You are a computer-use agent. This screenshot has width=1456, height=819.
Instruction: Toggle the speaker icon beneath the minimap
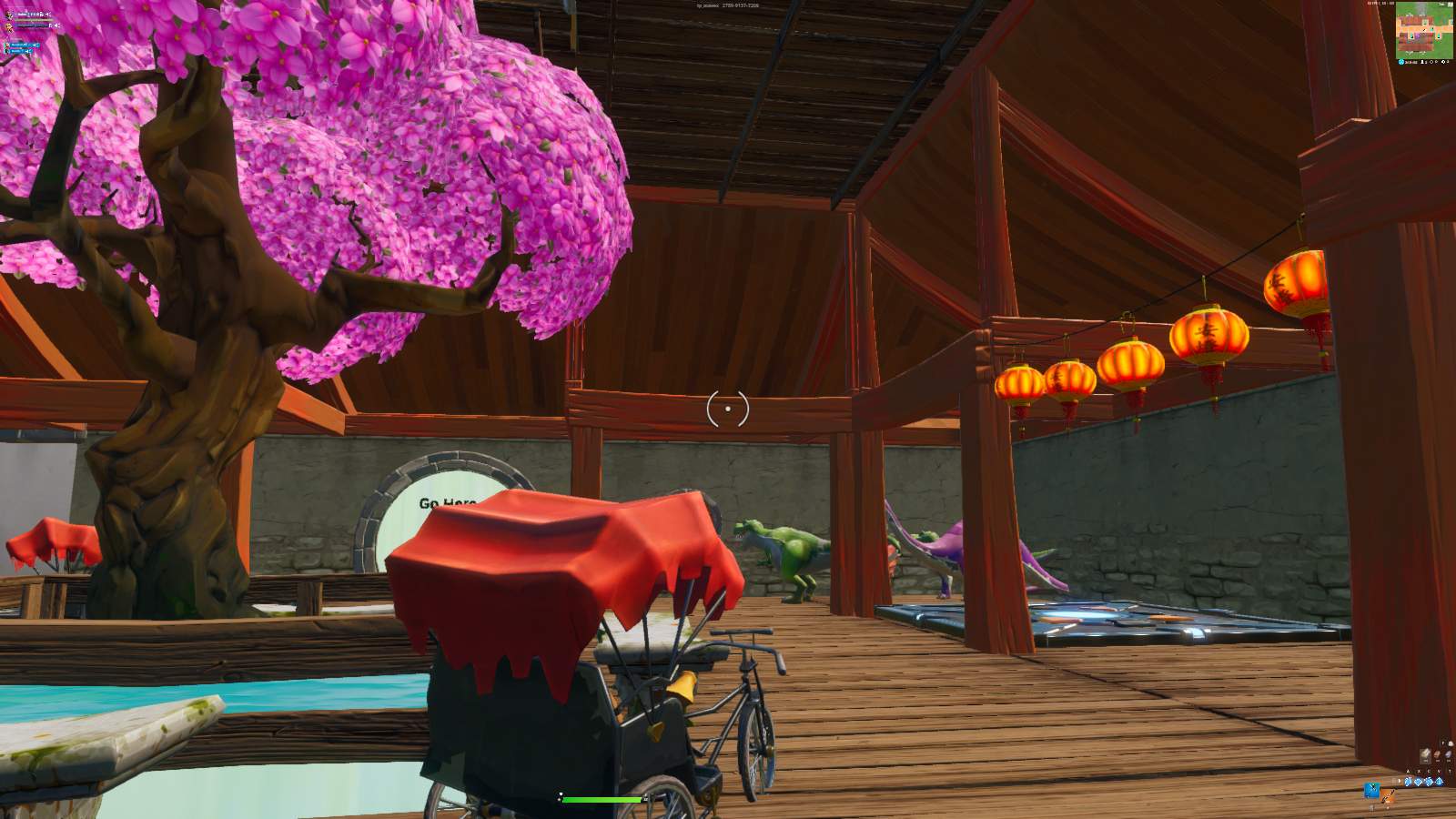(1443, 62)
